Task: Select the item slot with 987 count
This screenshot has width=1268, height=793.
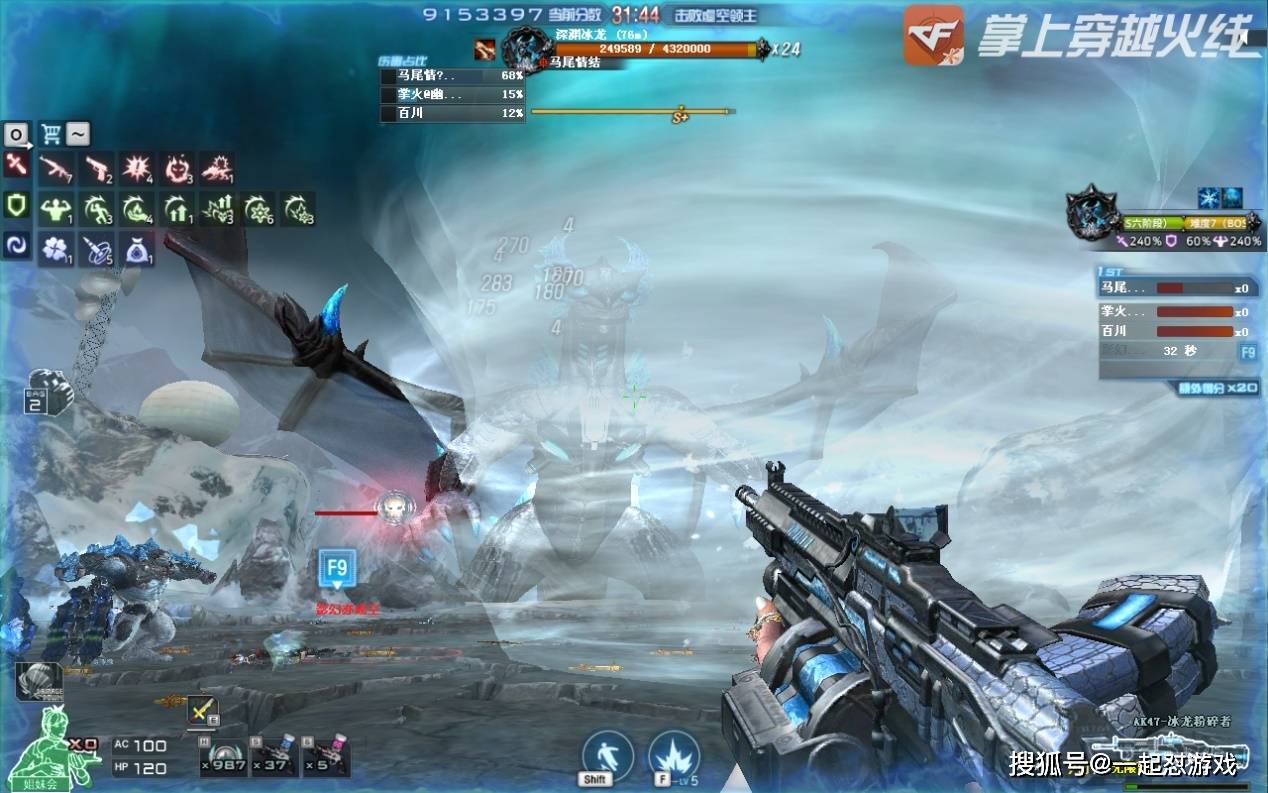Action: (222, 758)
